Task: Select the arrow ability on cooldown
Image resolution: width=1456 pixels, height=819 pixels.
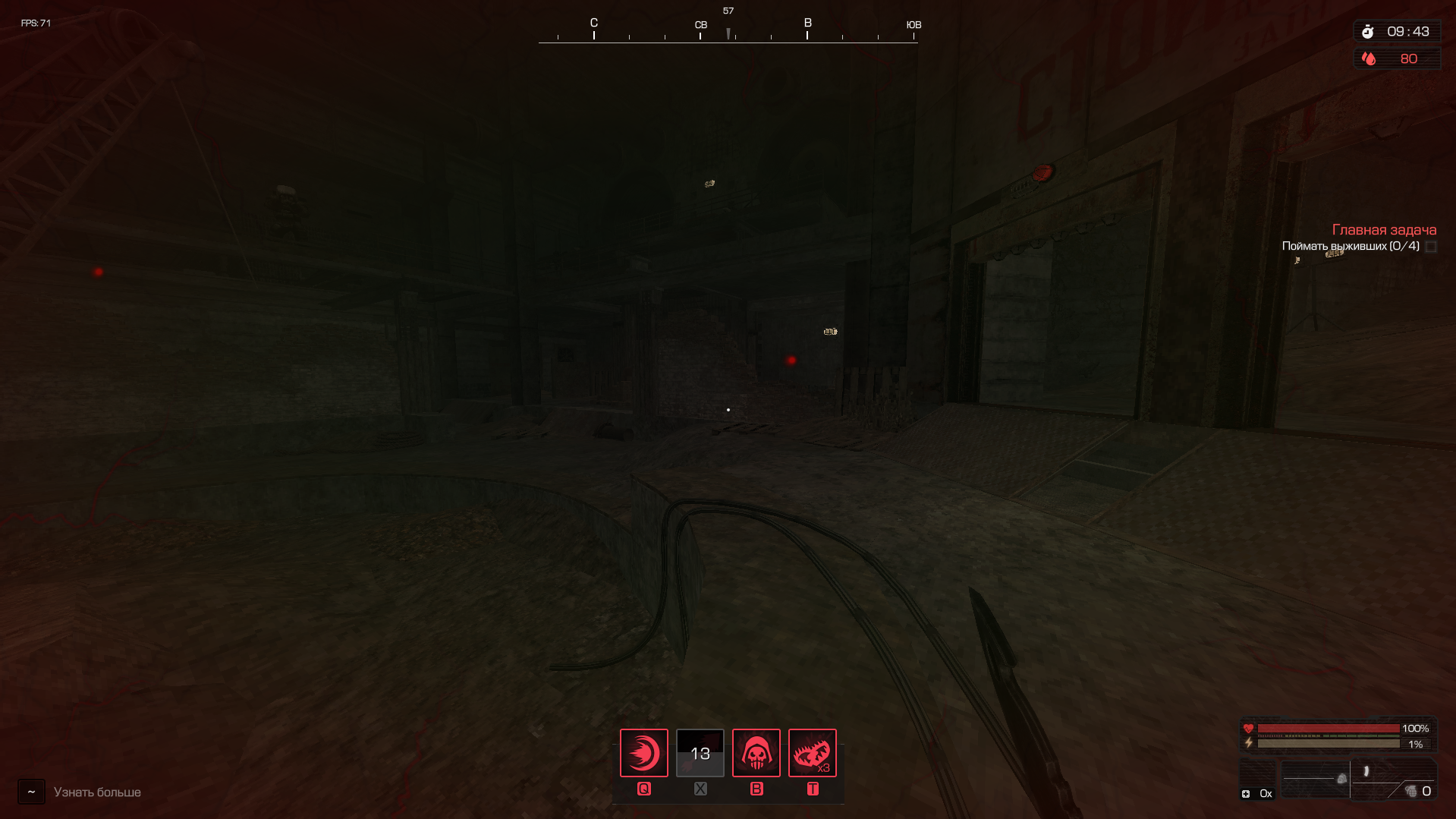Action: tap(700, 753)
